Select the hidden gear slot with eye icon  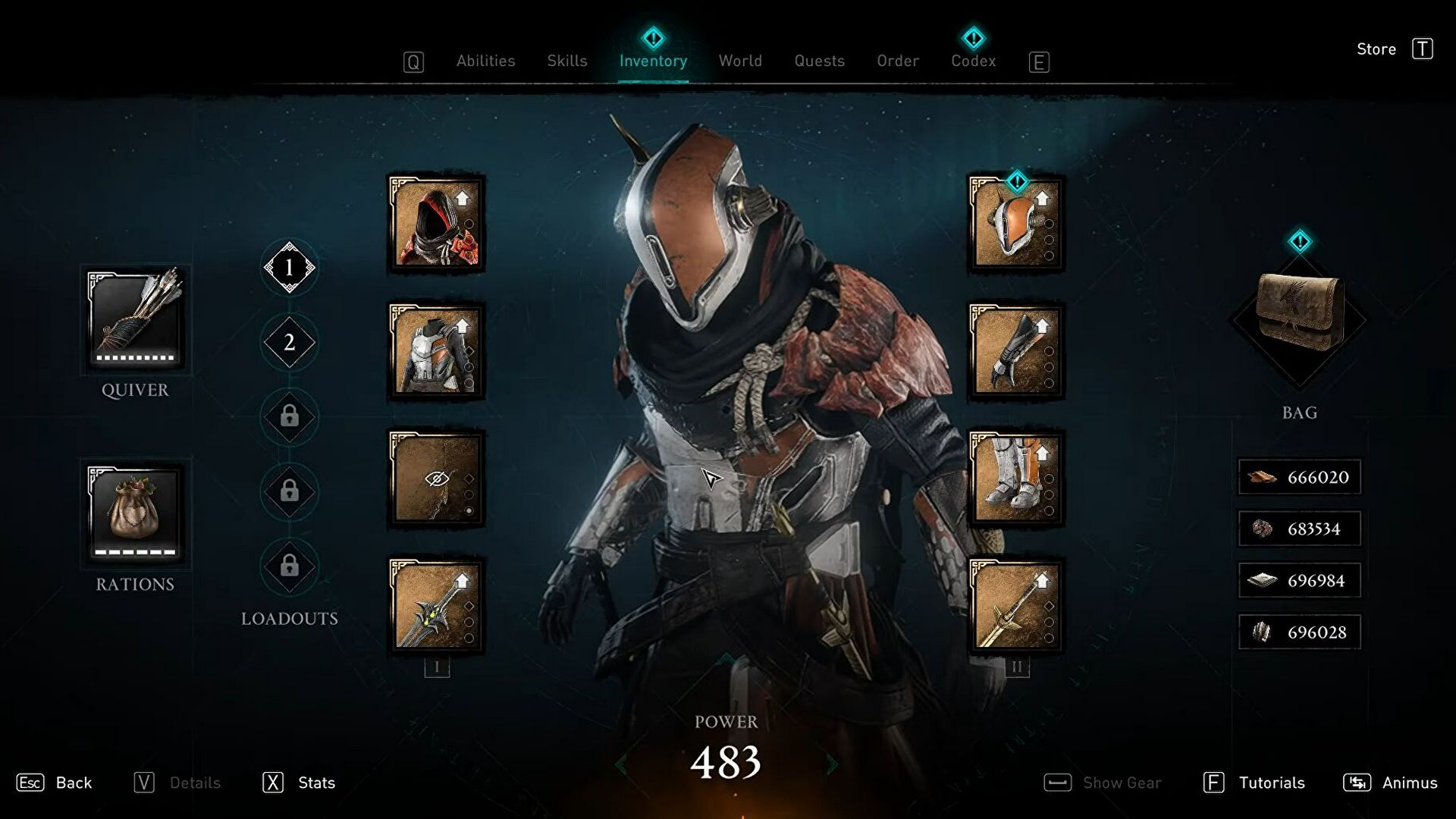click(437, 479)
